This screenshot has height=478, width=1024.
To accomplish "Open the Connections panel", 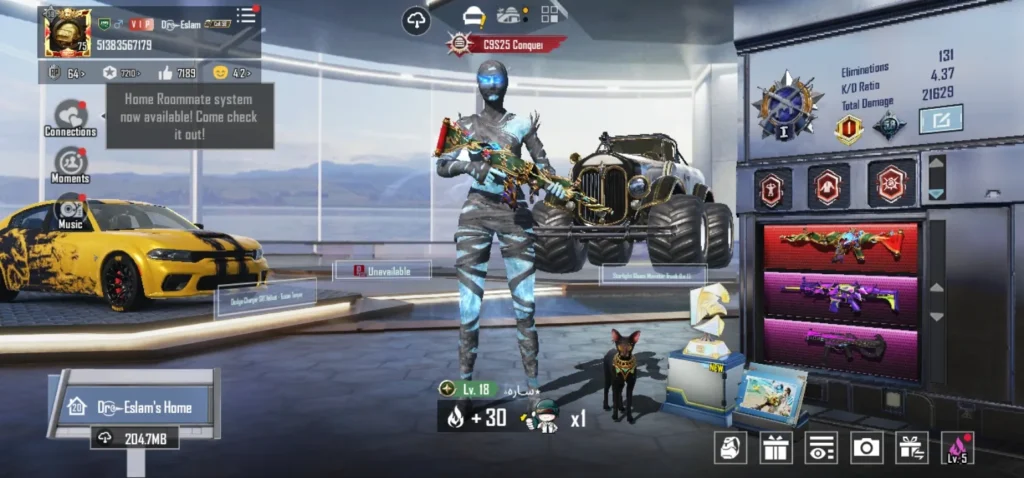I will 70,117.
